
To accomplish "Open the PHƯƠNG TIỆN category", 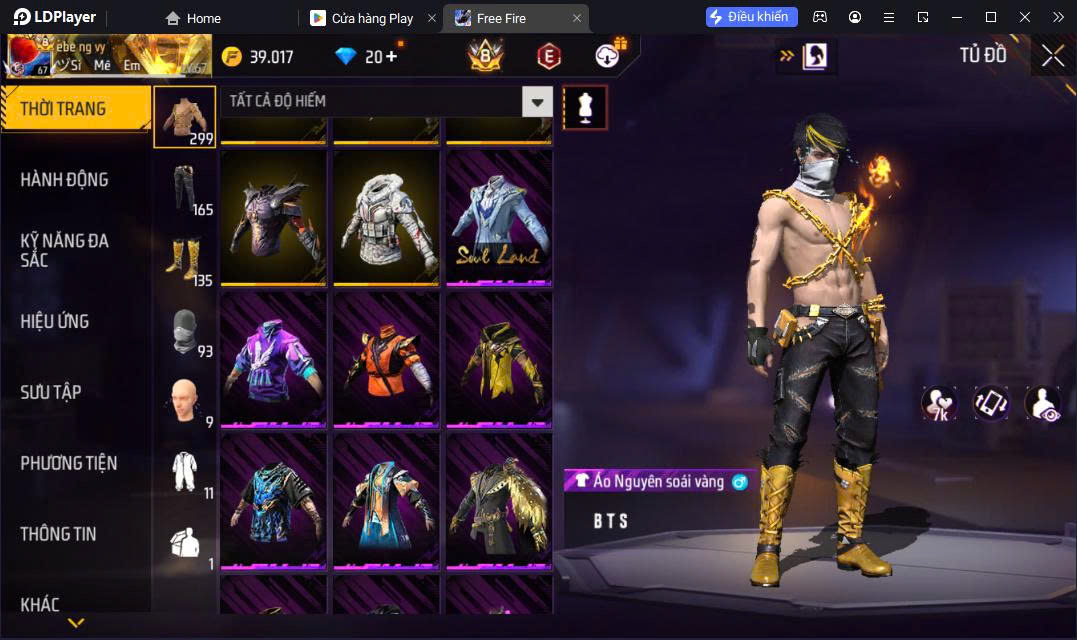I will point(69,463).
